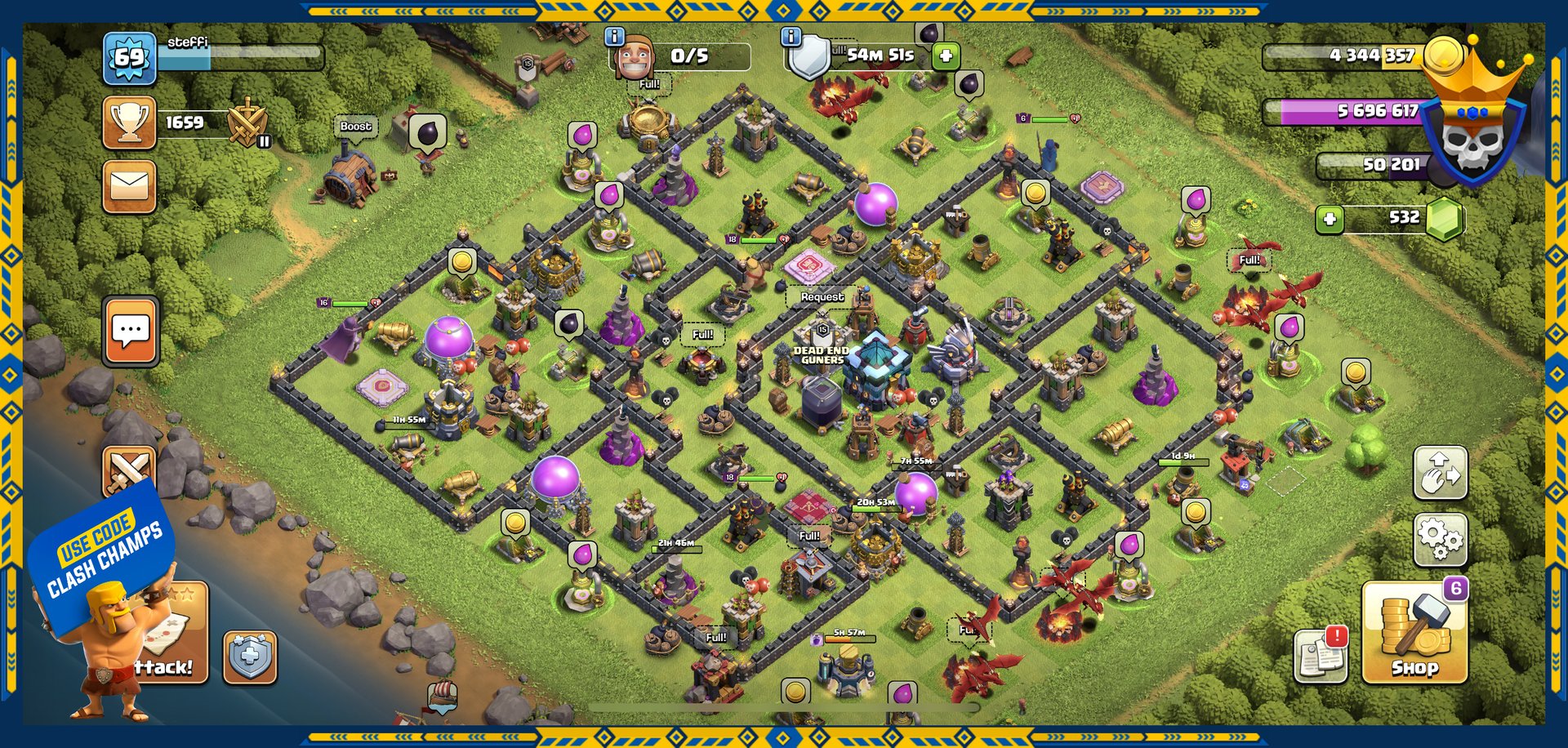Open the crossed swords events button

point(129,471)
